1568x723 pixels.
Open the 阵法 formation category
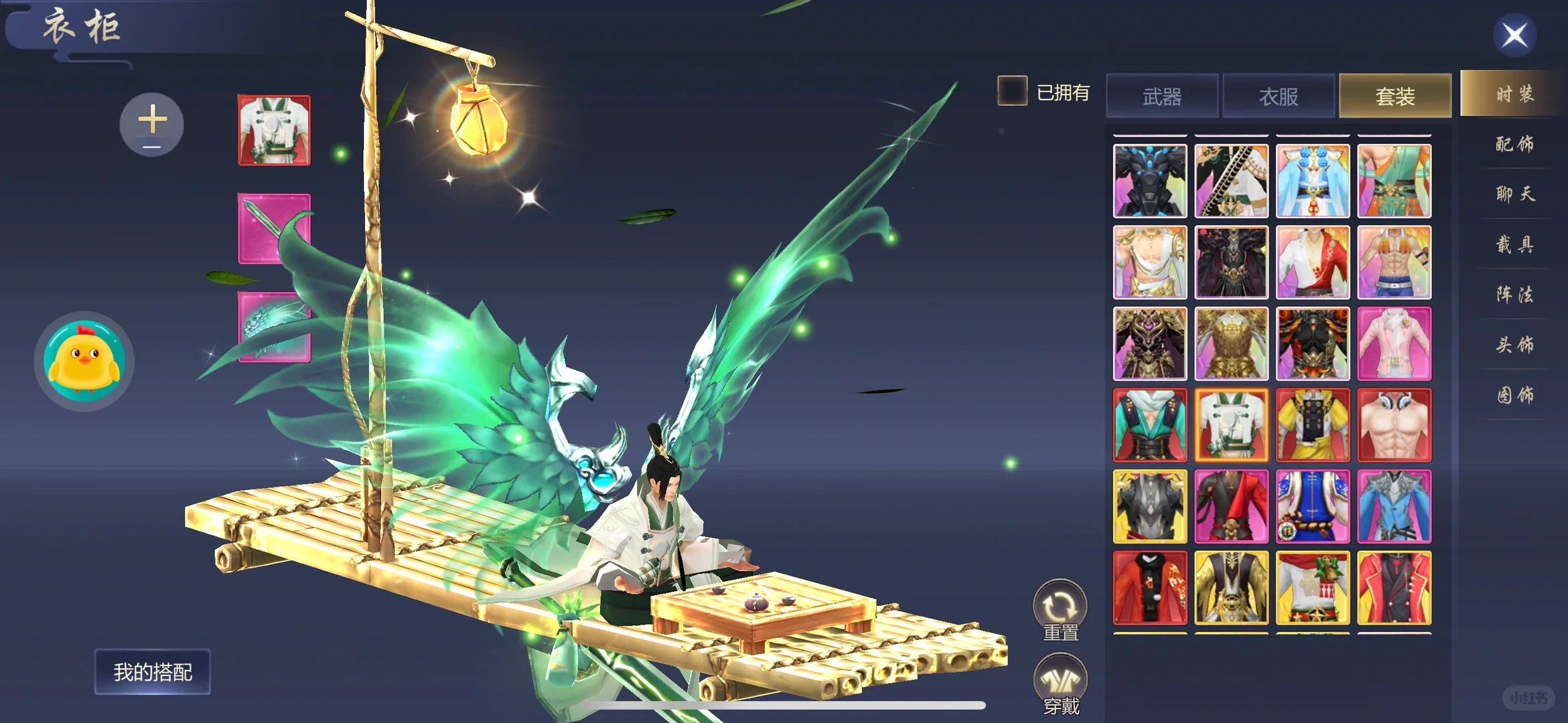coord(1514,295)
